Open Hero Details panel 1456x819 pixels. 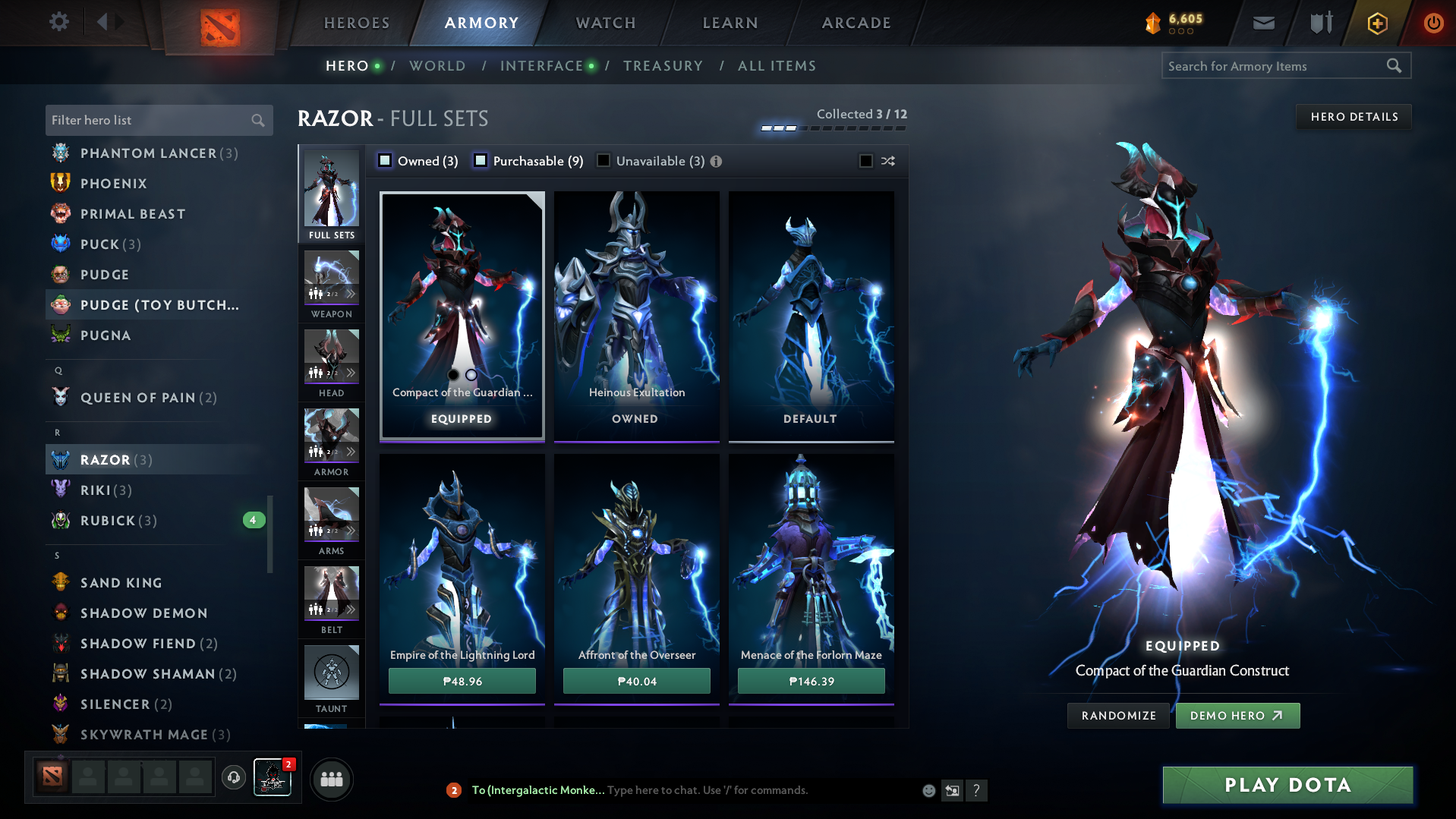1354,117
